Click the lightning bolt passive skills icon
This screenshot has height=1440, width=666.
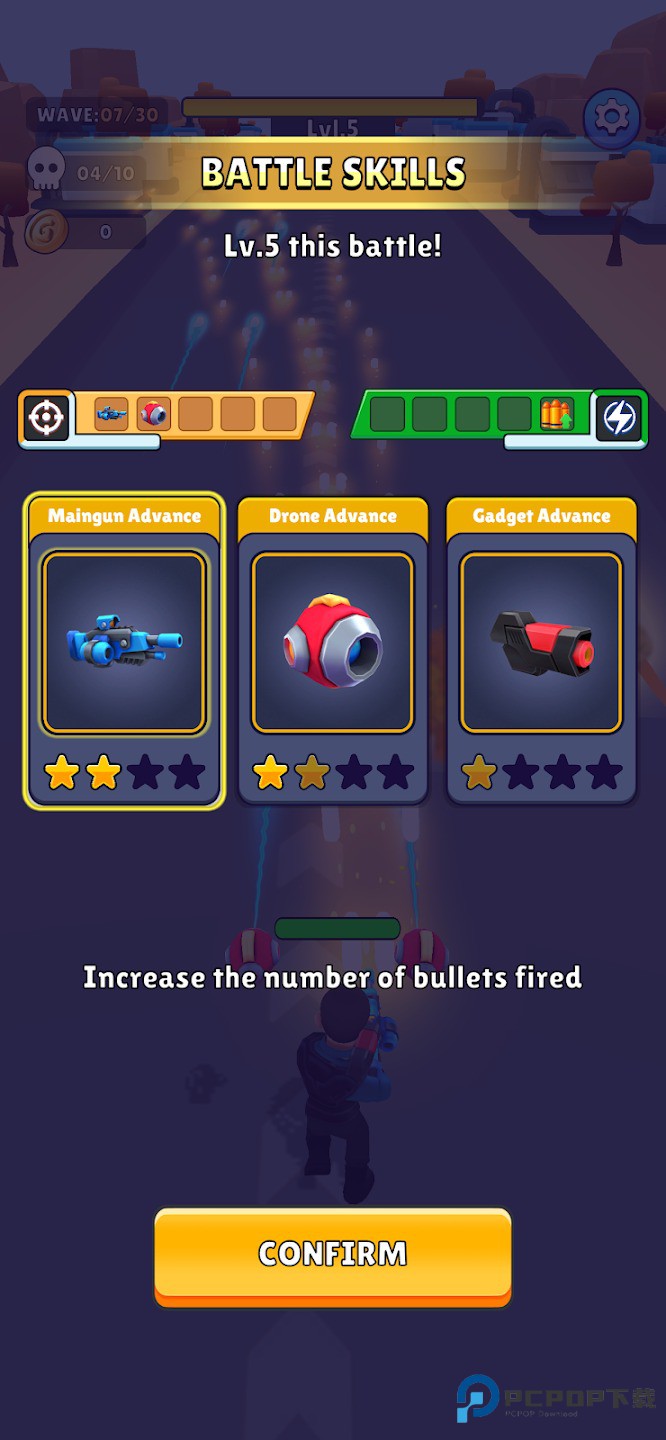click(x=619, y=417)
